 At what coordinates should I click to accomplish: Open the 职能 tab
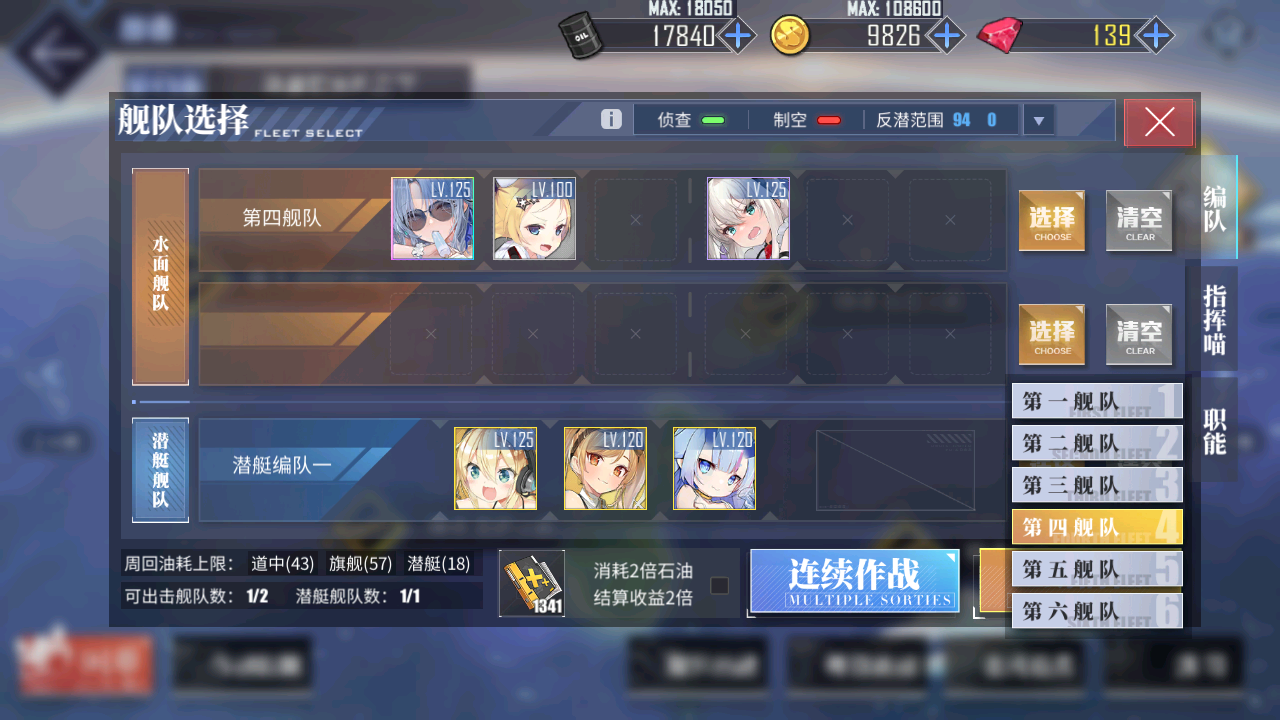click(1214, 431)
